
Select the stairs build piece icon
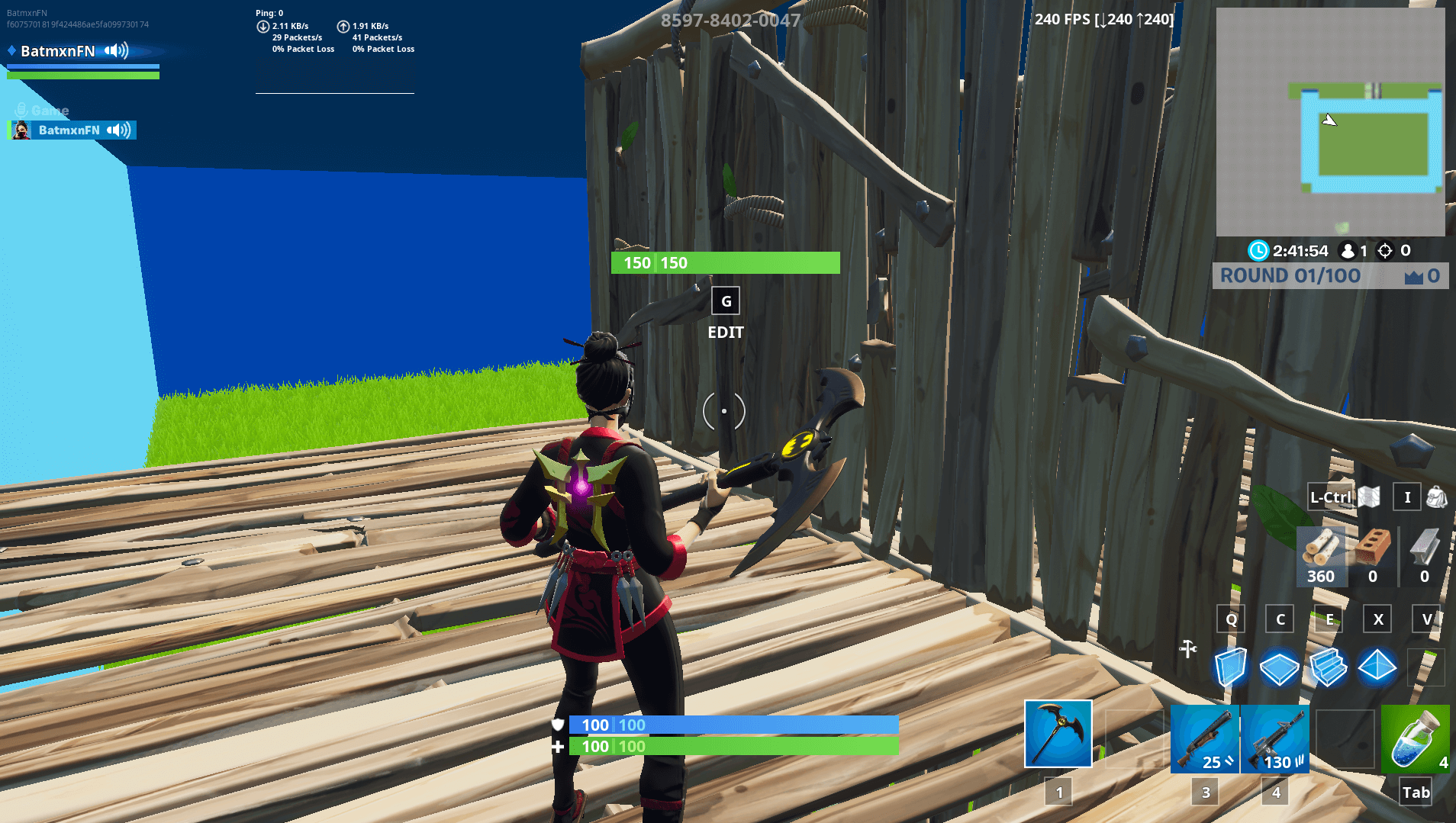1329,667
